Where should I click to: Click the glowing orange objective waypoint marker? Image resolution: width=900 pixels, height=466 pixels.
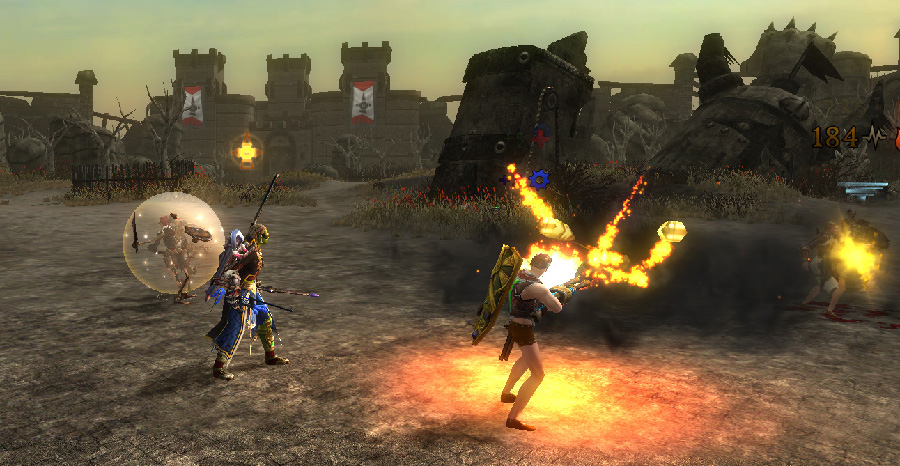pyautogui.click(x=246, y=151)
